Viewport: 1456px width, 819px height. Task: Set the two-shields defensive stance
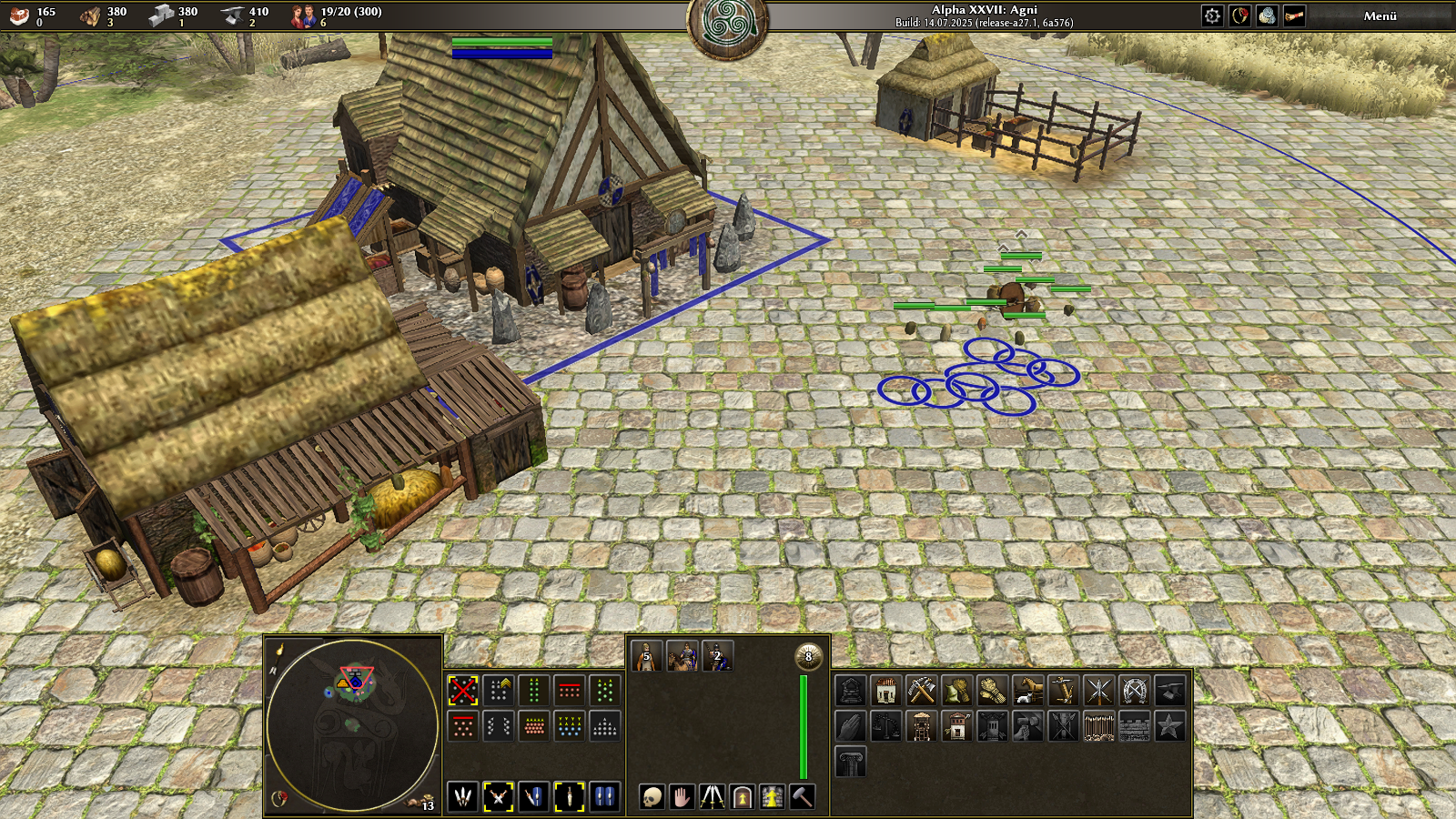point(605,797)
